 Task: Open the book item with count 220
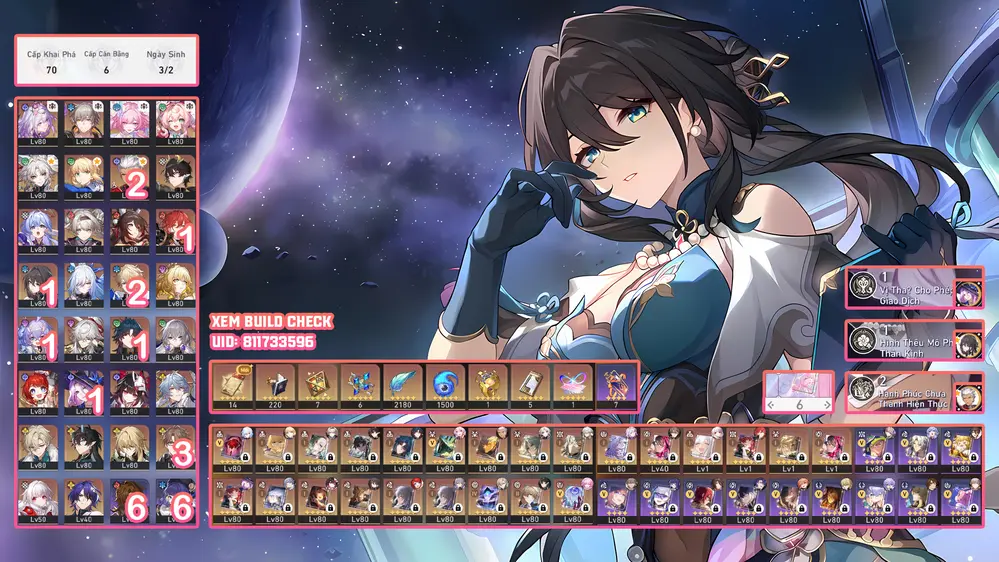click(x=275, y=387)
